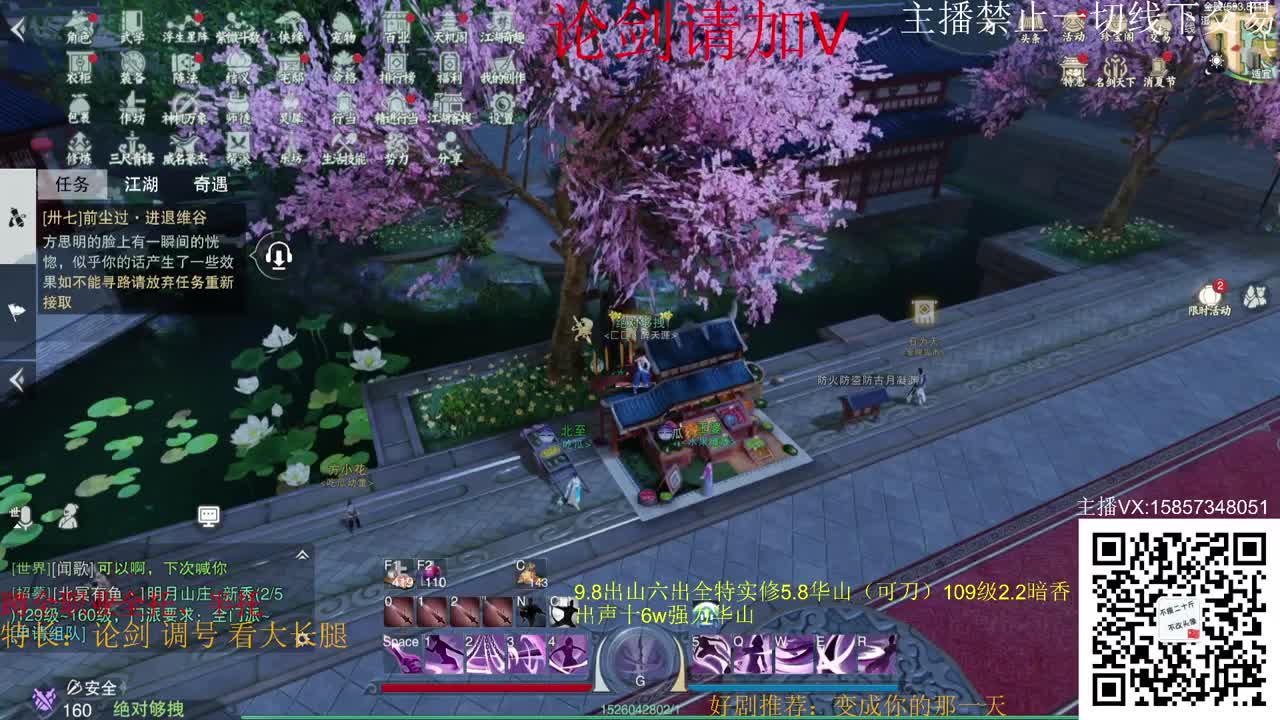1280x720 pixels.
Task: Collapse the chat panel chevron
Action: coord(301,554)
